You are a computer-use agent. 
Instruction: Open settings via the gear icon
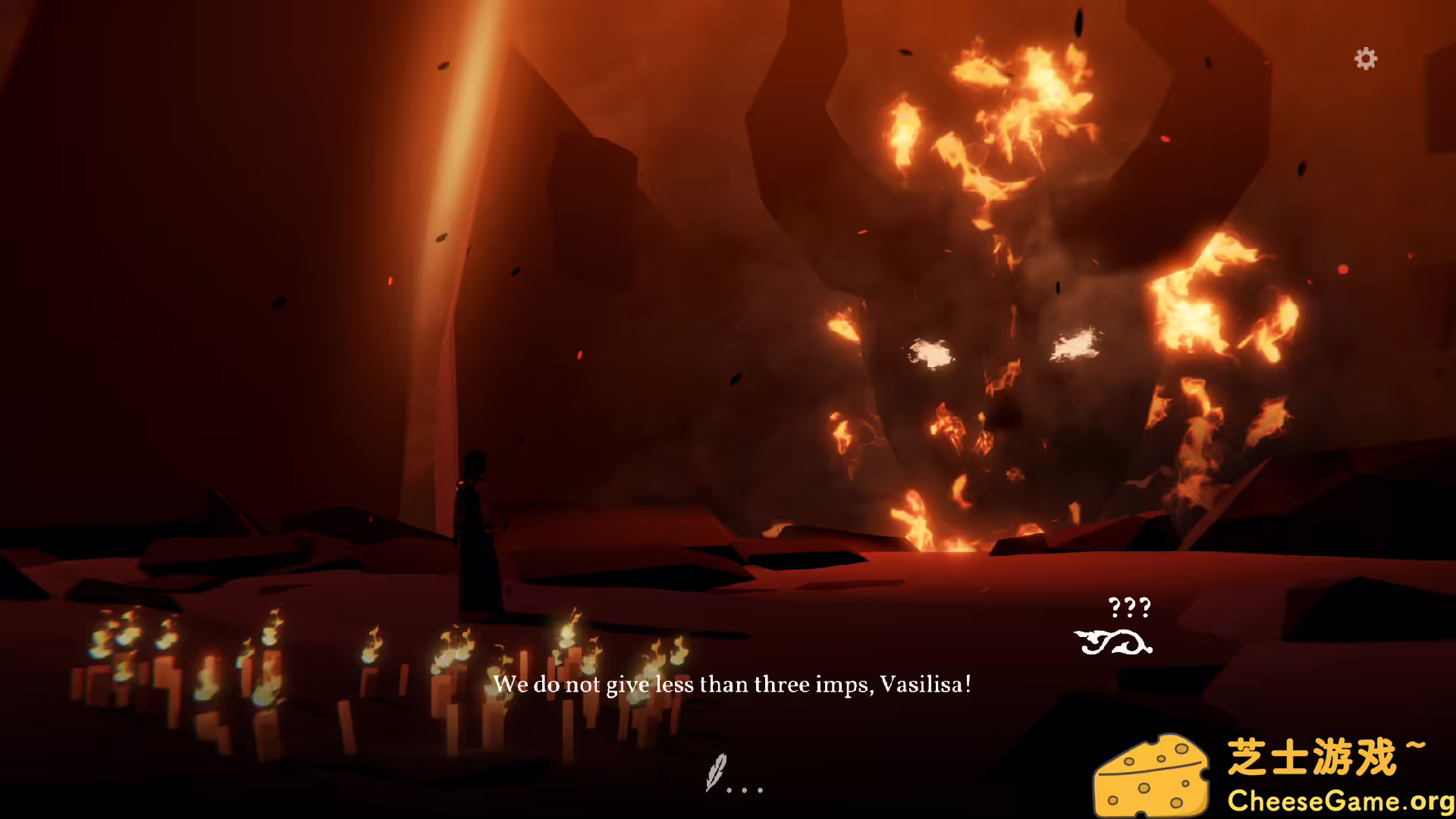coord(1365,58)
